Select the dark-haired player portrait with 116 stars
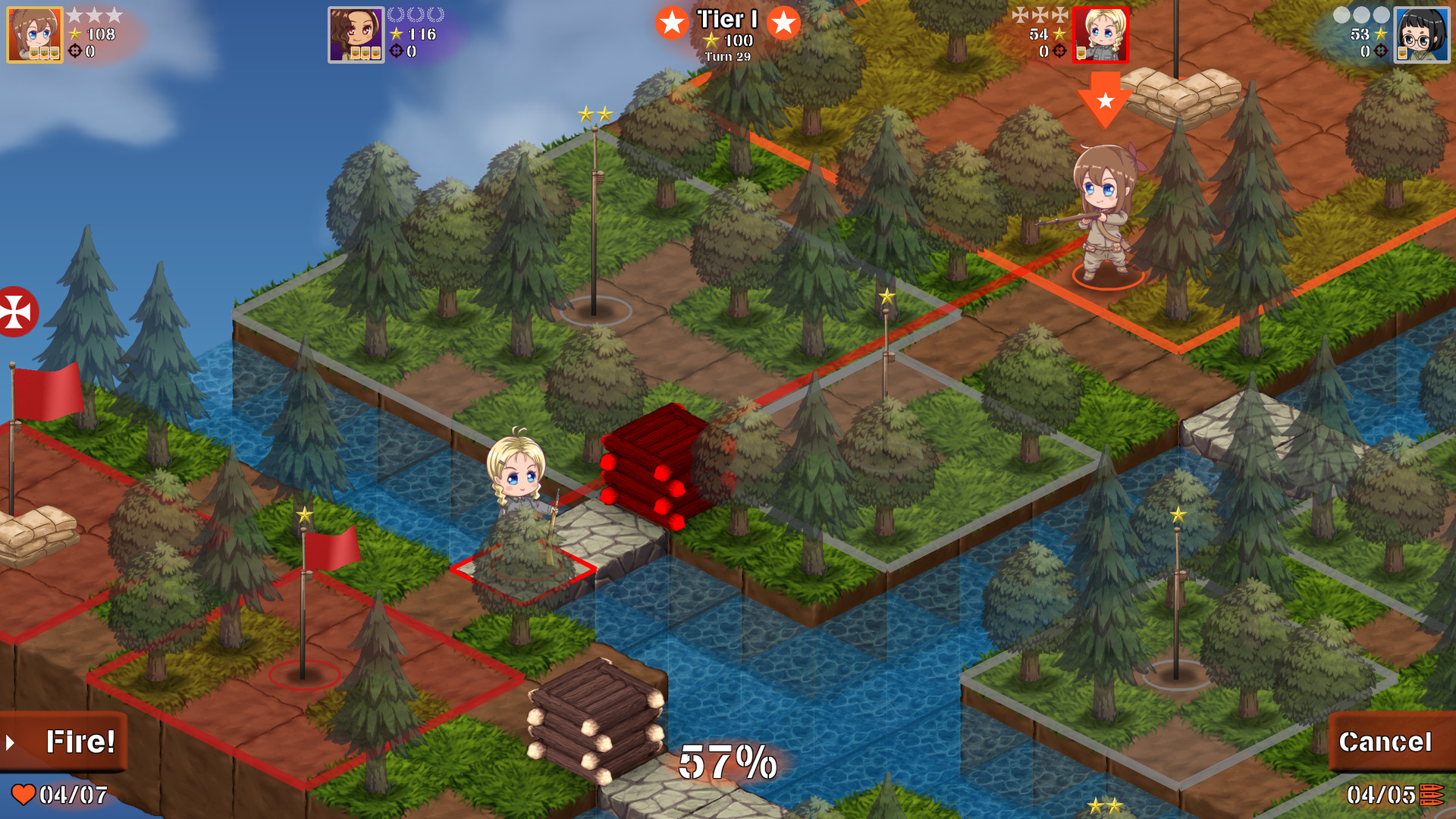1456x819 pixels. [x=356, y=35]
